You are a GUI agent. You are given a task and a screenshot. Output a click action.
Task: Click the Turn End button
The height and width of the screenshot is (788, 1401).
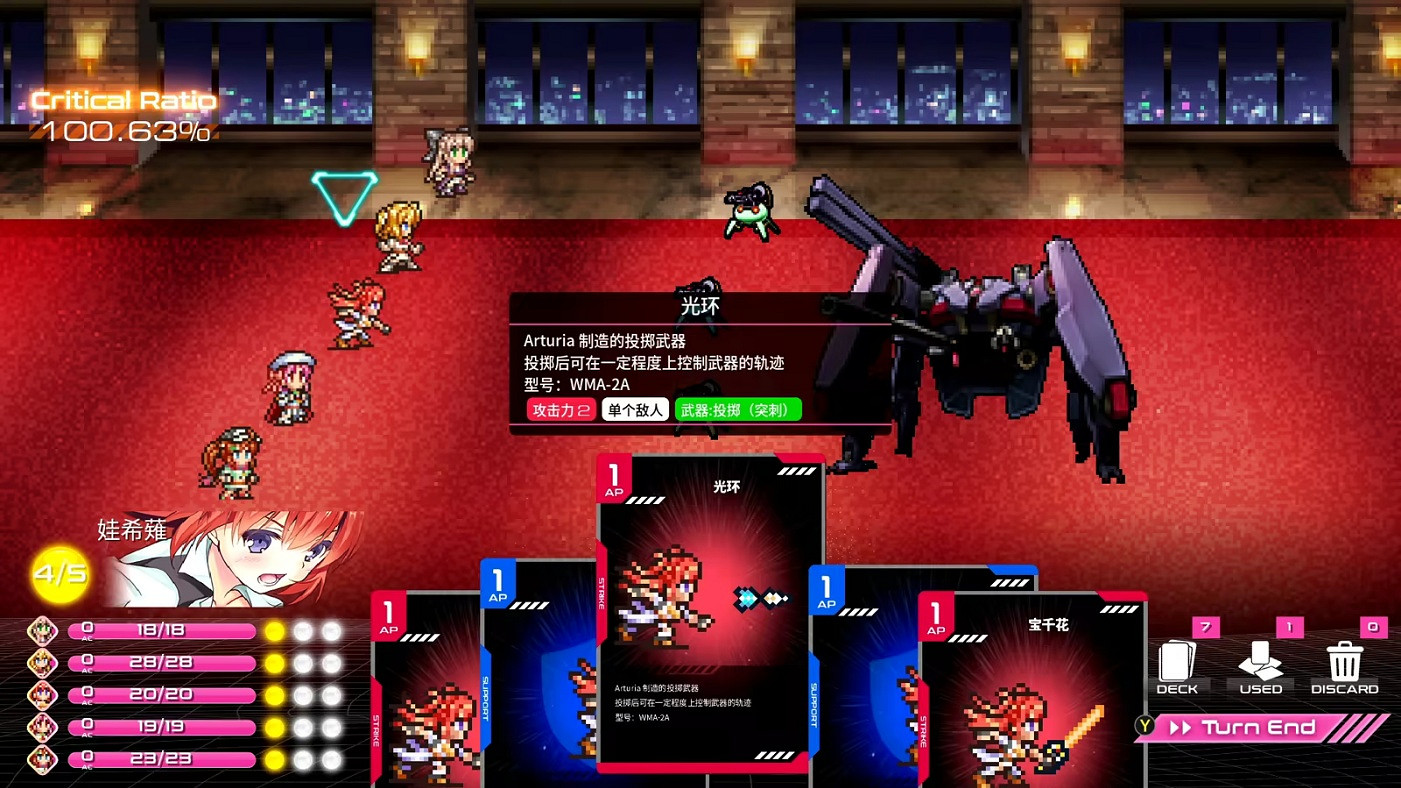click(x=1258, y=728)
